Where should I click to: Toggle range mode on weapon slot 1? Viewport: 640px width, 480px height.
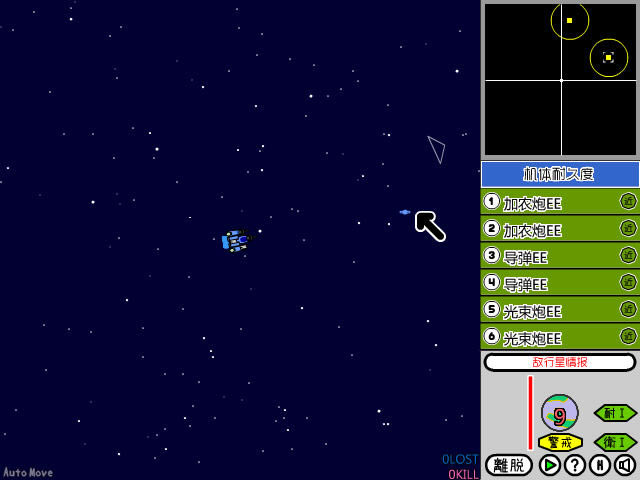point(628,201)
